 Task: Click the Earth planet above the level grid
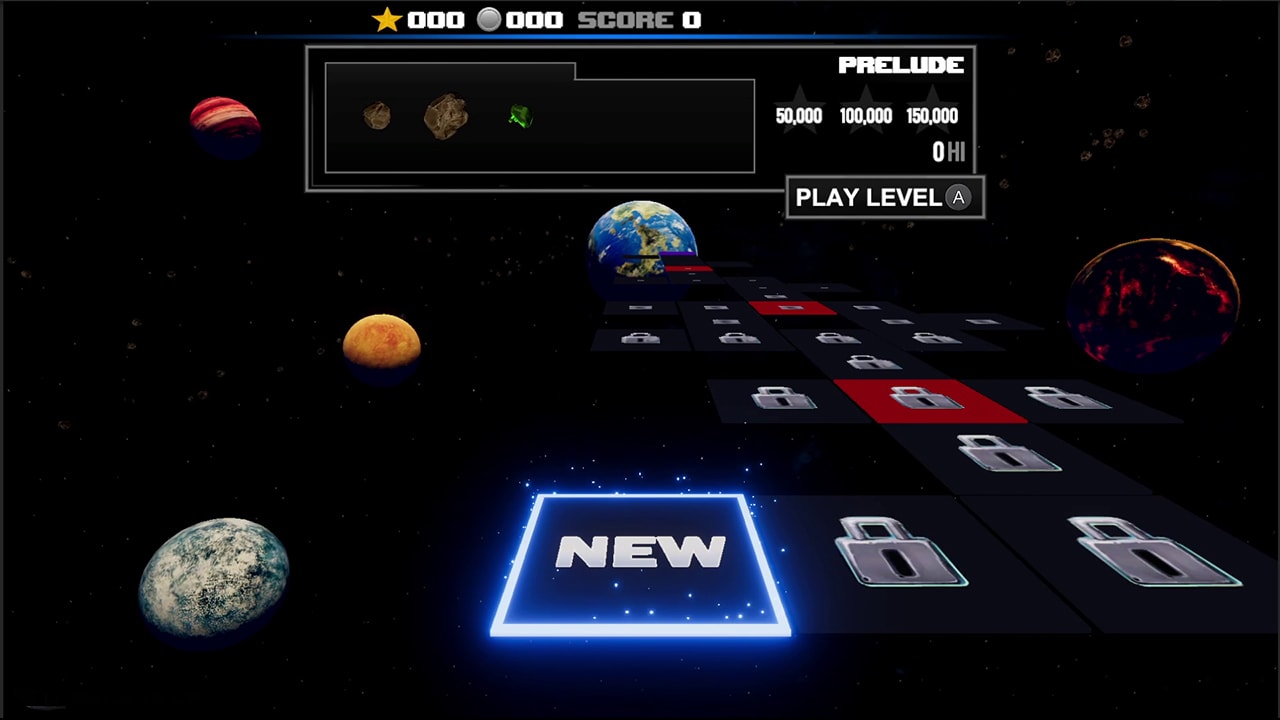coord(640,240)
